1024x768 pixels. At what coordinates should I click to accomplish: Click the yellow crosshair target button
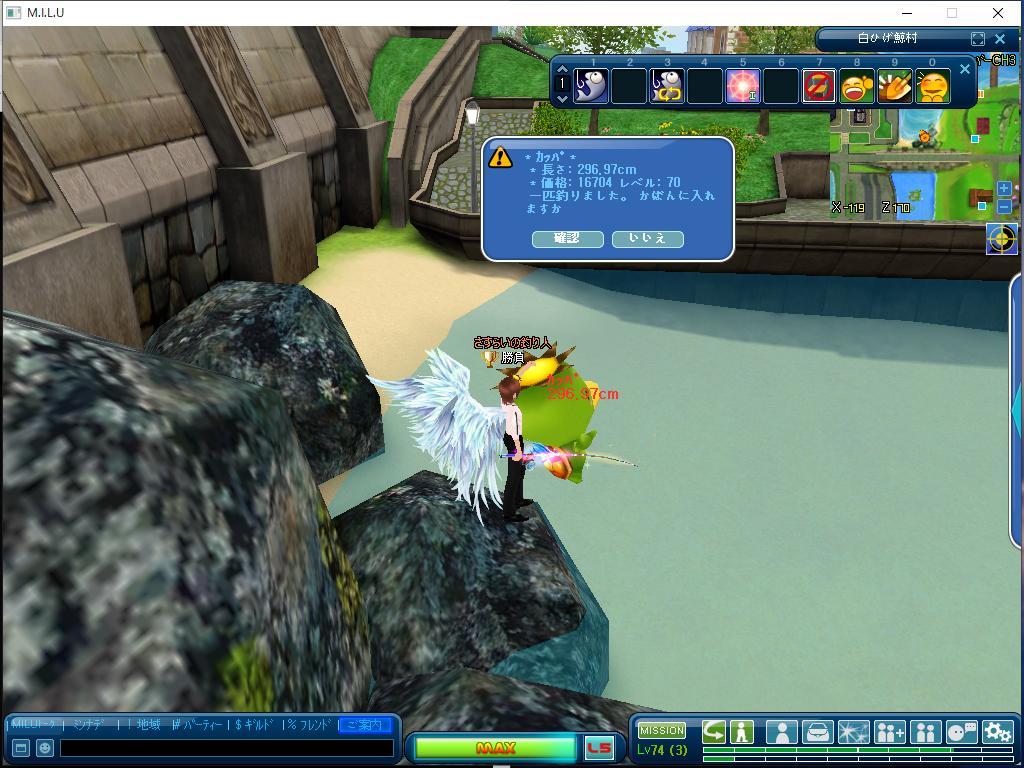tap(1001, 239)
